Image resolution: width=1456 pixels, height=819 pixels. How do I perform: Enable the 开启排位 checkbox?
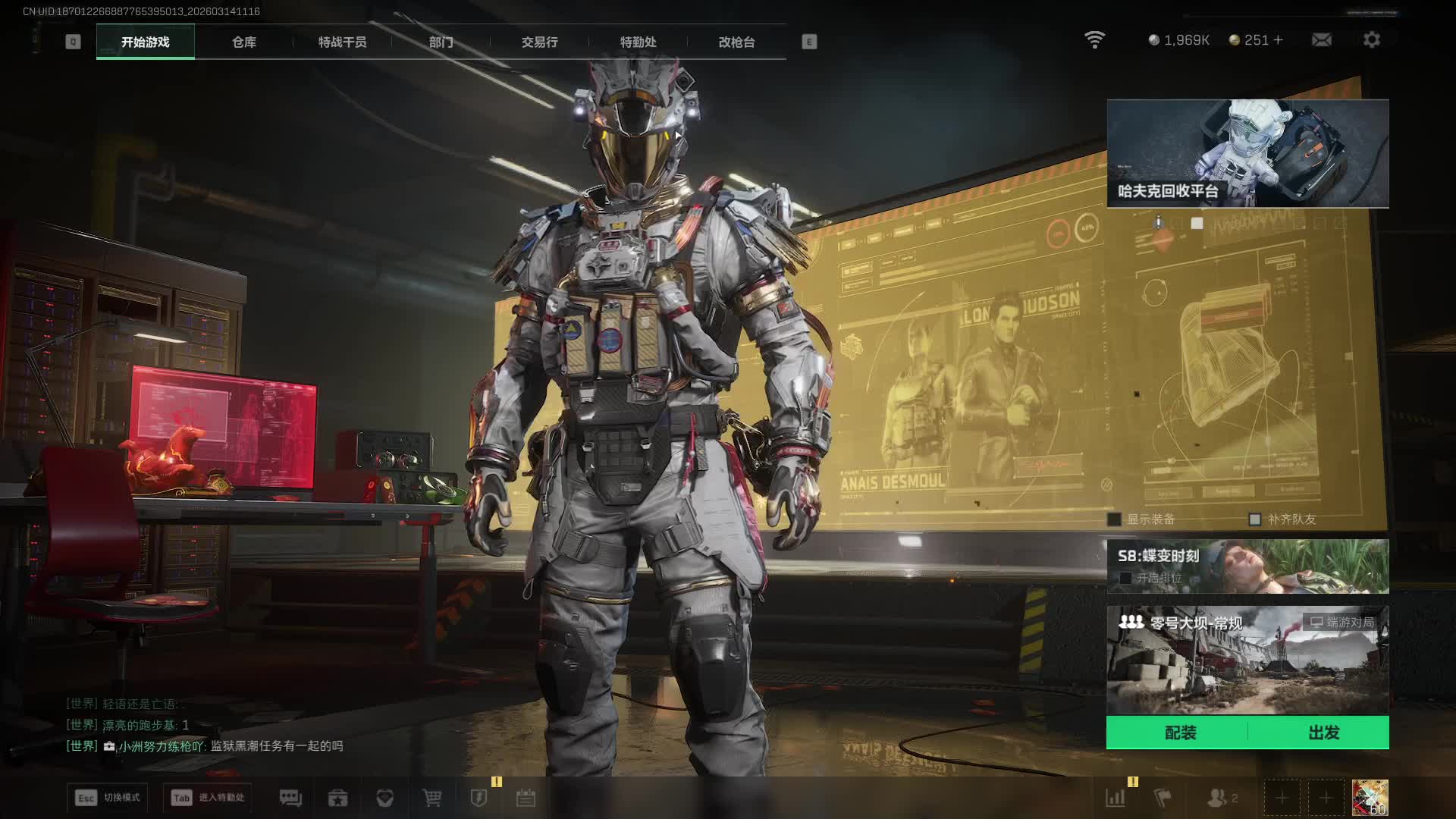pyautogui.click(x=1125, y=579)
